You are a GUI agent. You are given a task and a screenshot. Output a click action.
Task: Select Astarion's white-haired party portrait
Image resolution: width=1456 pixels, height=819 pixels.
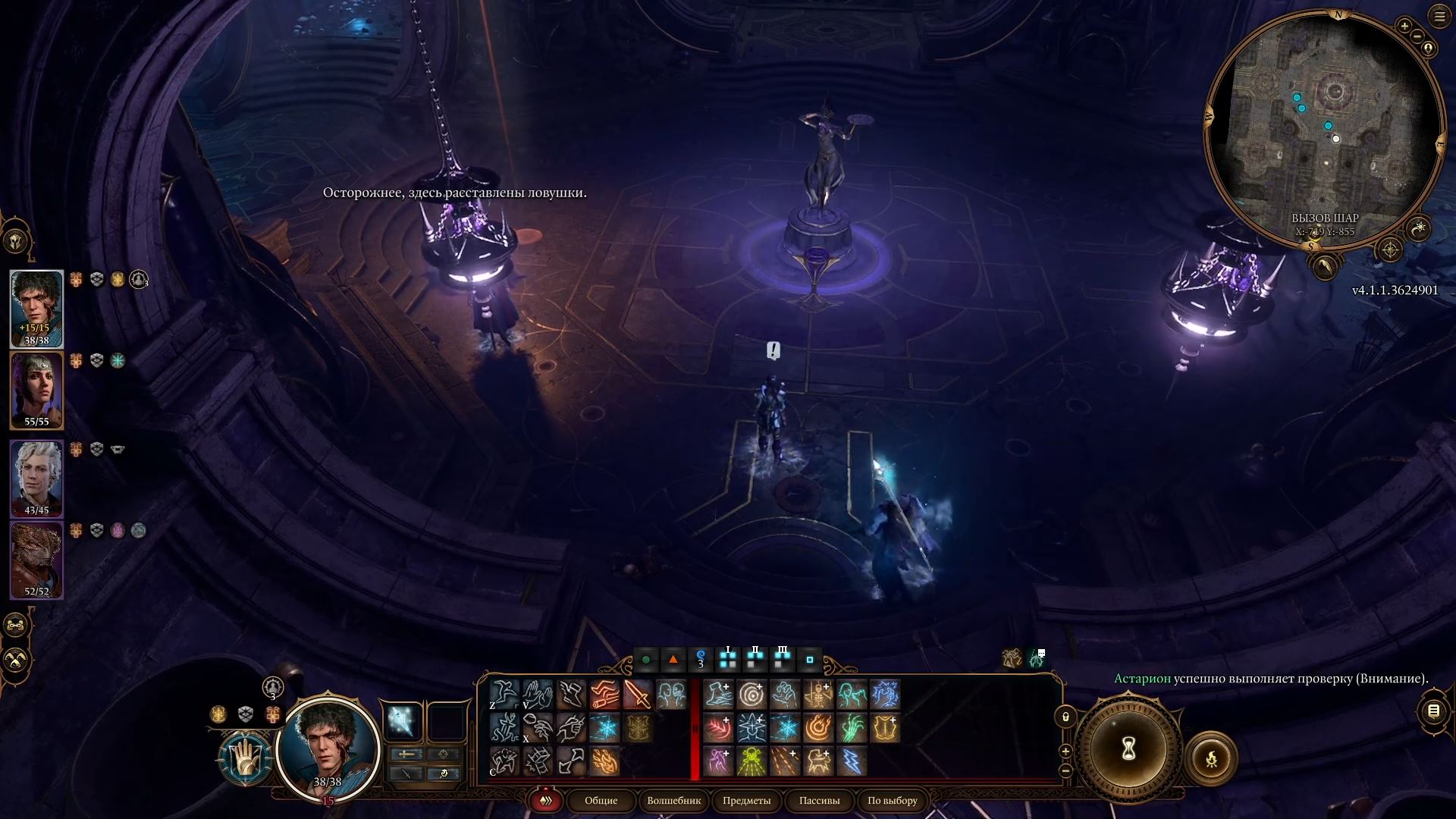(x=36, y=478)
